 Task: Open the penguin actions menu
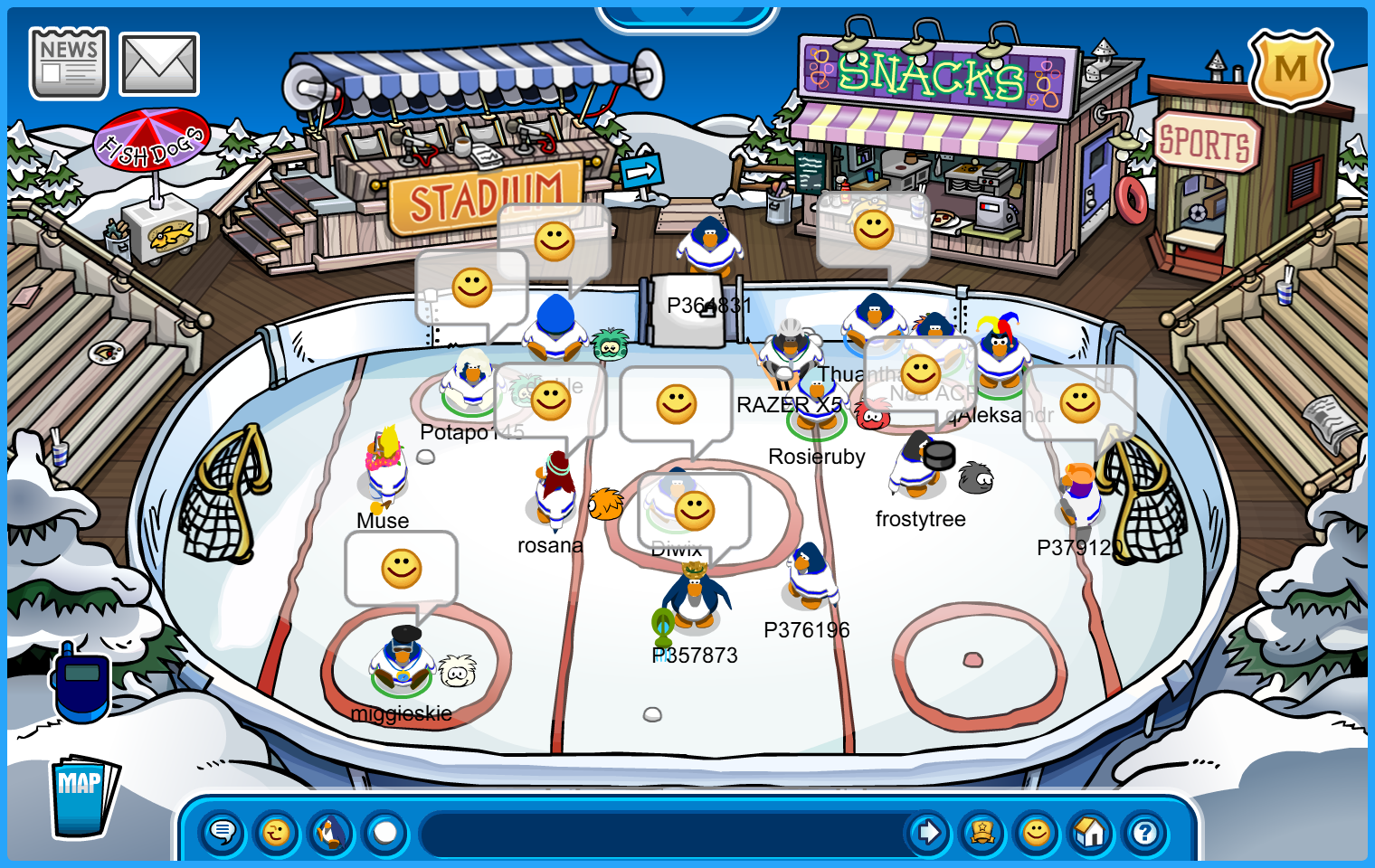(331, 832)
